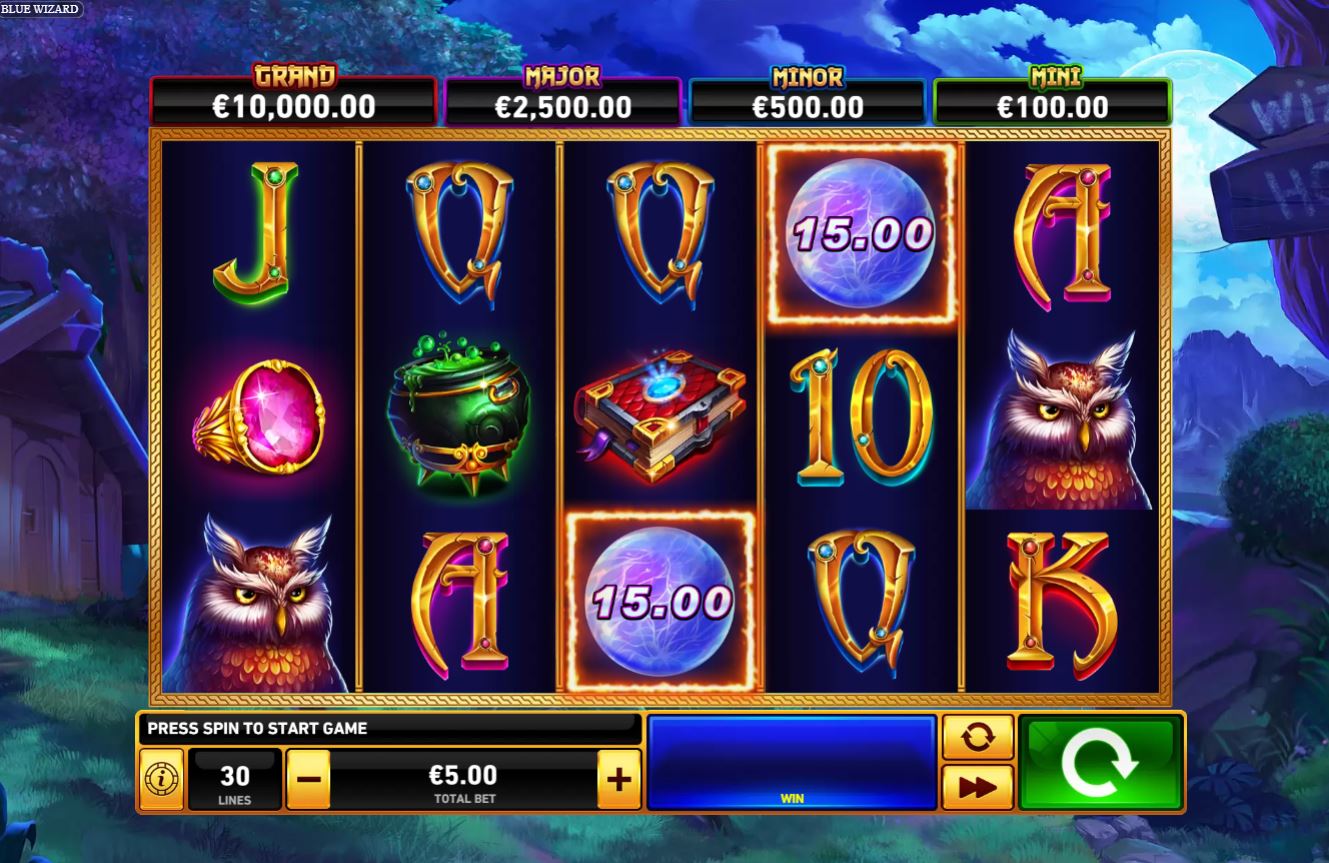The image size is (1329, 863).
Task: Increase the total bet with plus
Action: [619, 778]
